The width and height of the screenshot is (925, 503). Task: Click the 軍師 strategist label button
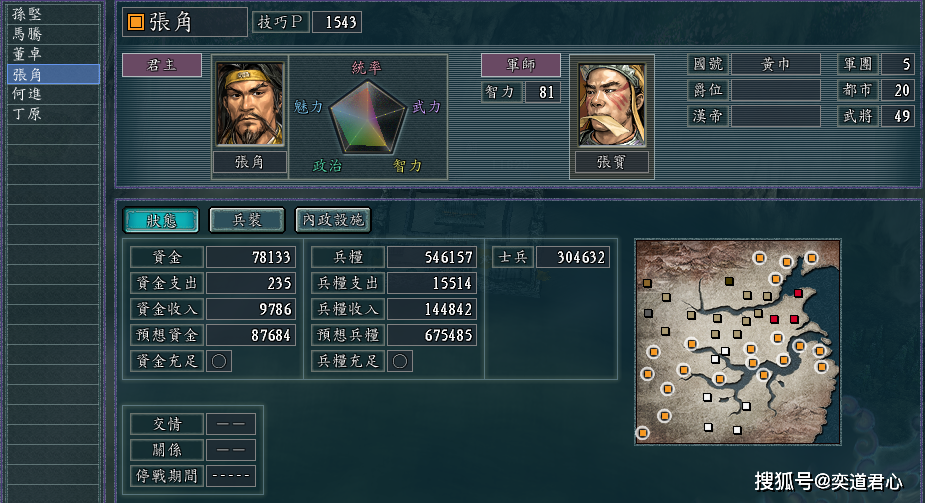[520, 66]
